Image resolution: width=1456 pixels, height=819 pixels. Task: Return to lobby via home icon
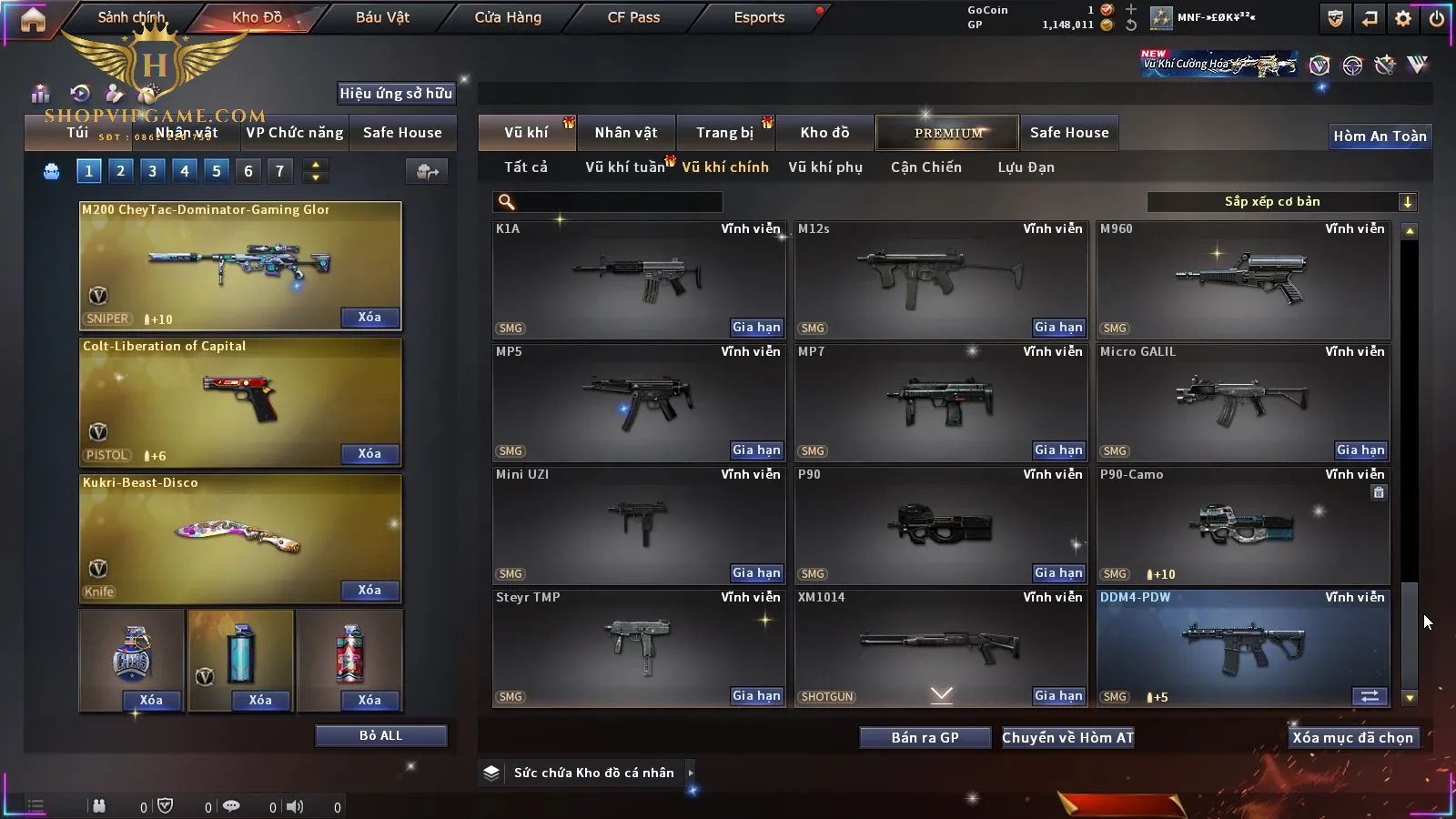tap(33, 19)
